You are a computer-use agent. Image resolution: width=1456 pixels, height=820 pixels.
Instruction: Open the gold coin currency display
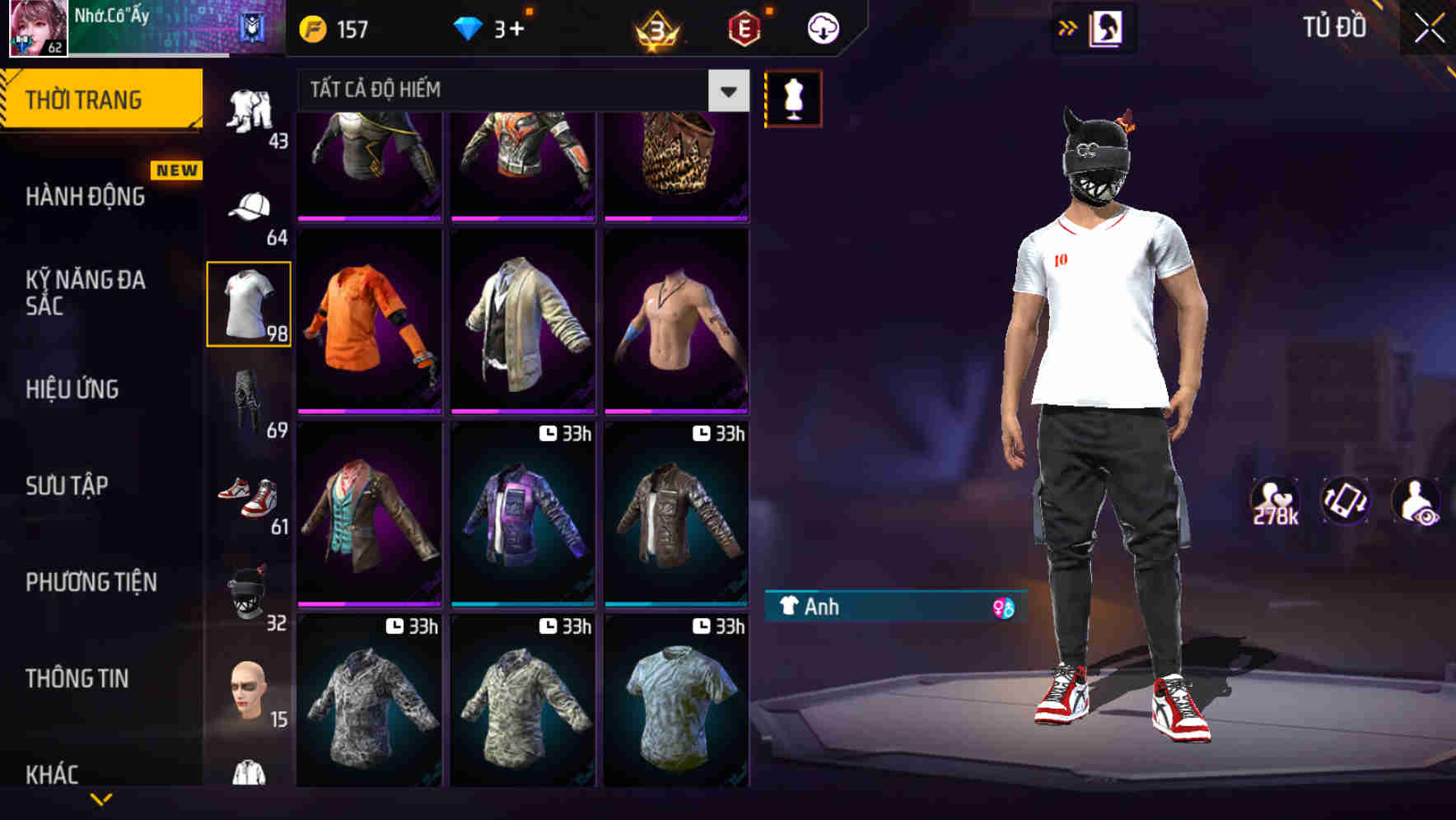click(329, 27)
